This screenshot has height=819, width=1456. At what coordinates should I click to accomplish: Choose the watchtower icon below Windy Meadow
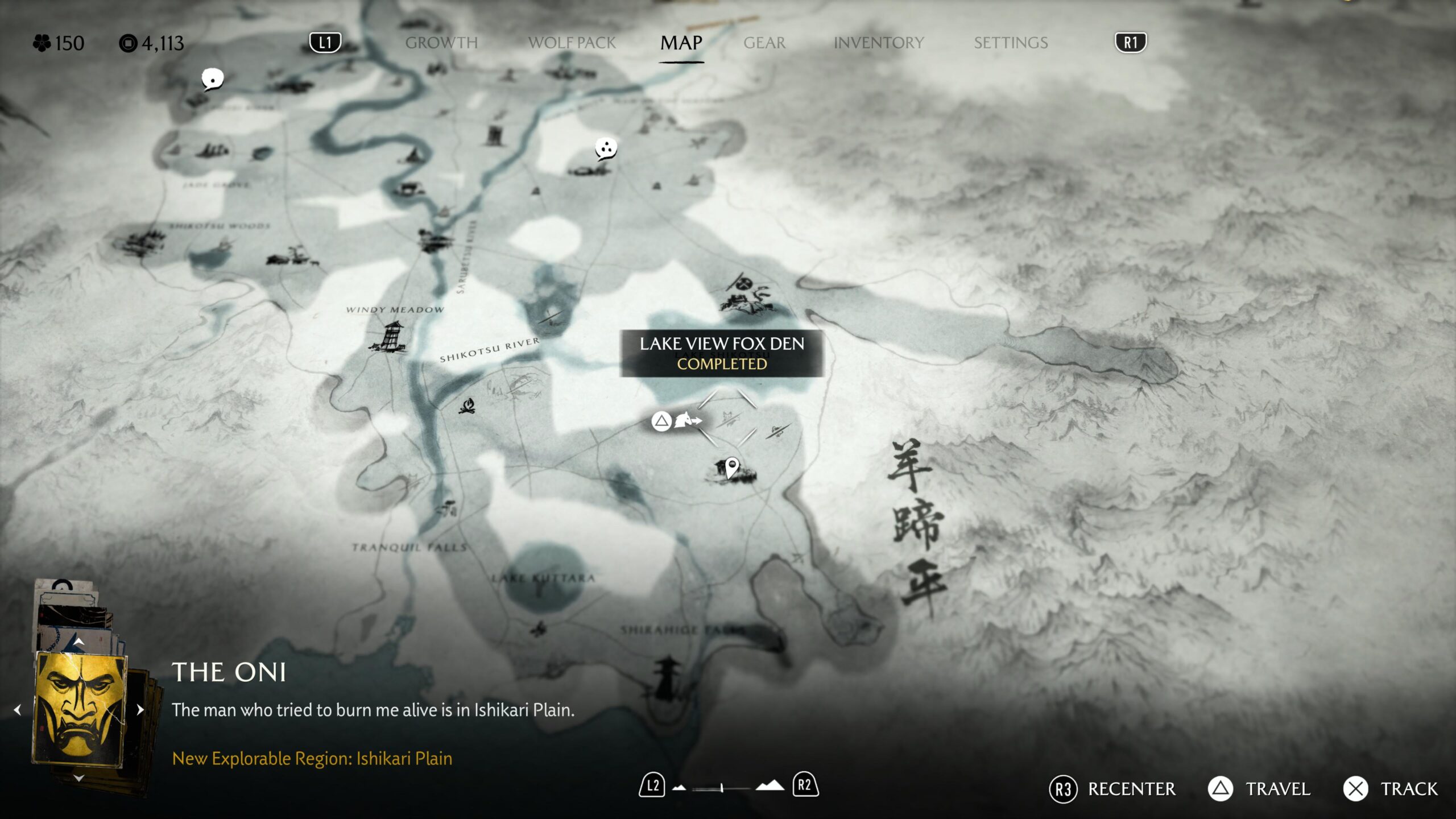(x=392, y=336)
